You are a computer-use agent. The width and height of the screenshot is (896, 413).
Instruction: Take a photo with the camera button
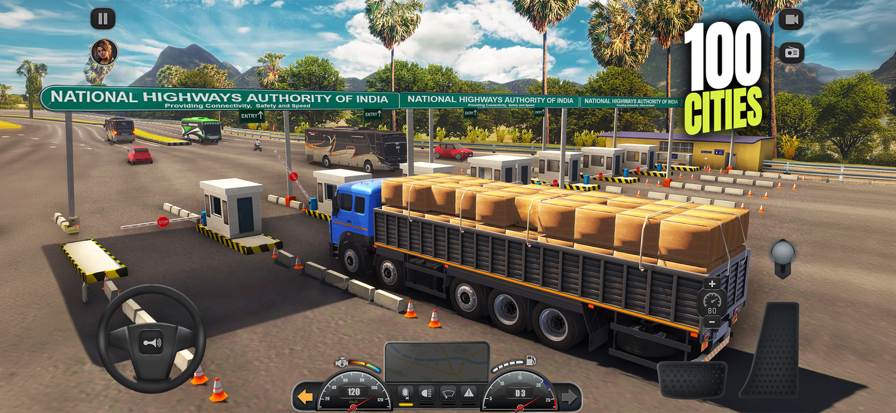(791, 53)
